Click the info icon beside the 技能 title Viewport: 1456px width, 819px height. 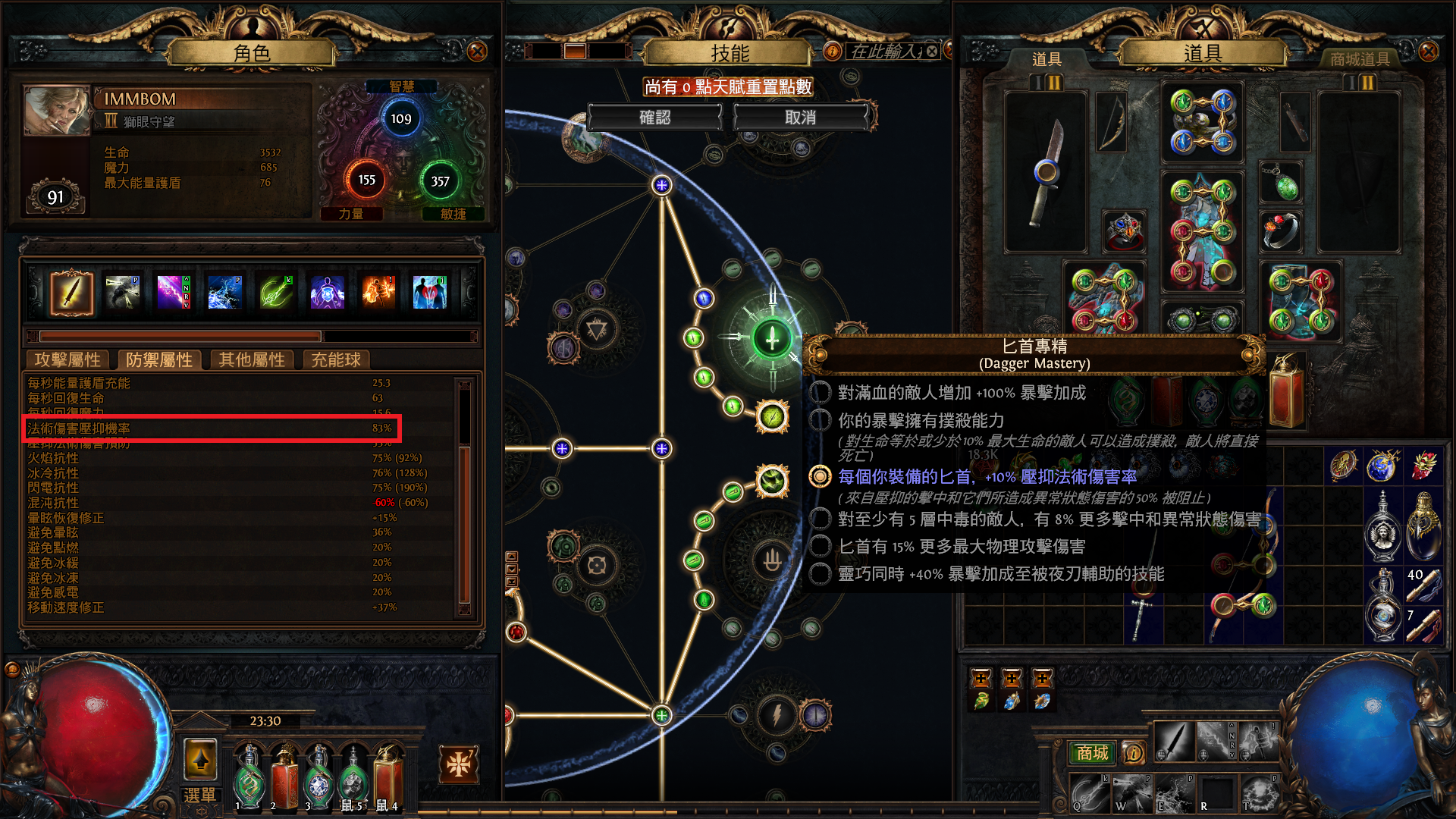[832, 52]
